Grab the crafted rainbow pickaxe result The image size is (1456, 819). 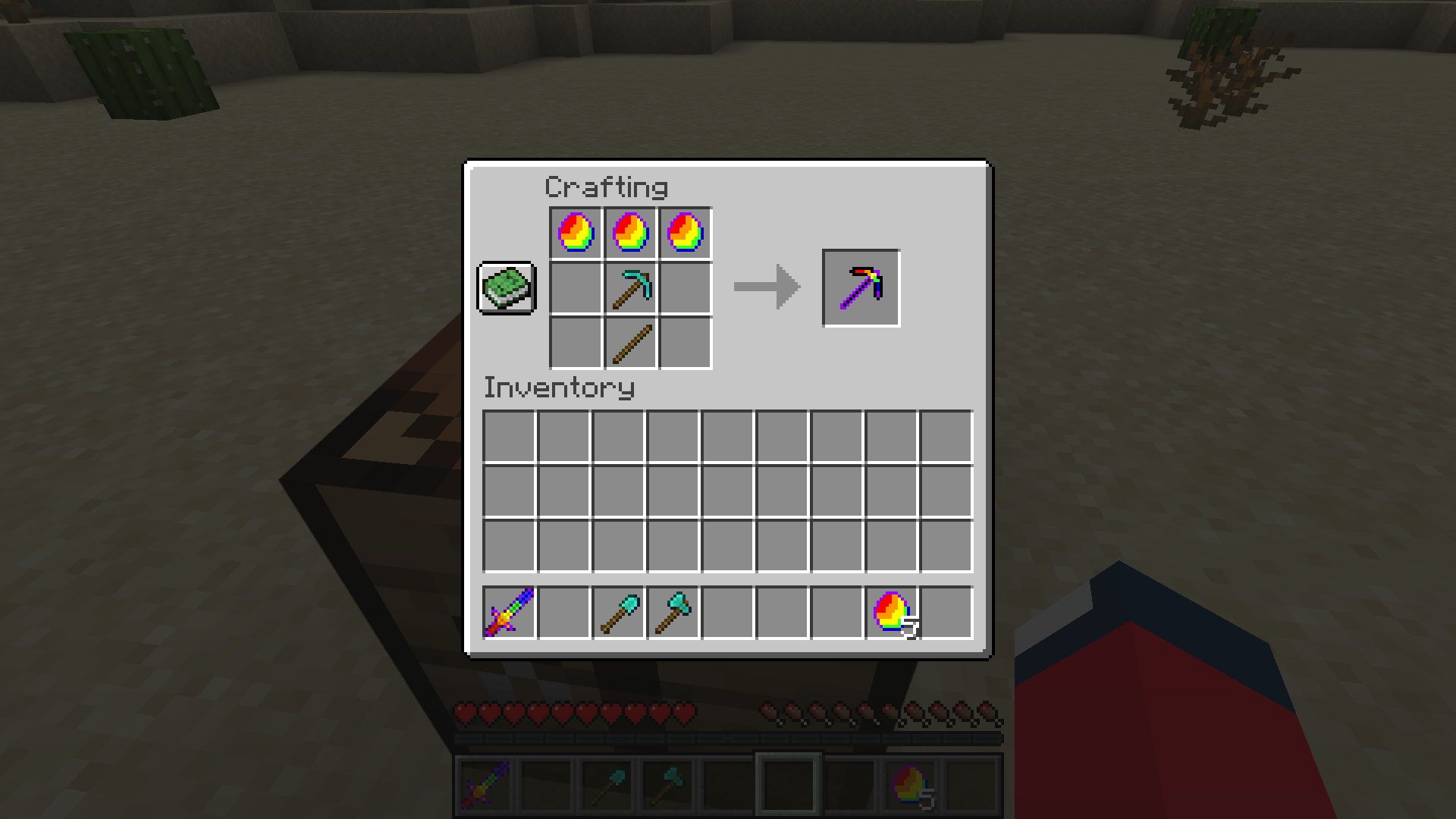(861, 288)
